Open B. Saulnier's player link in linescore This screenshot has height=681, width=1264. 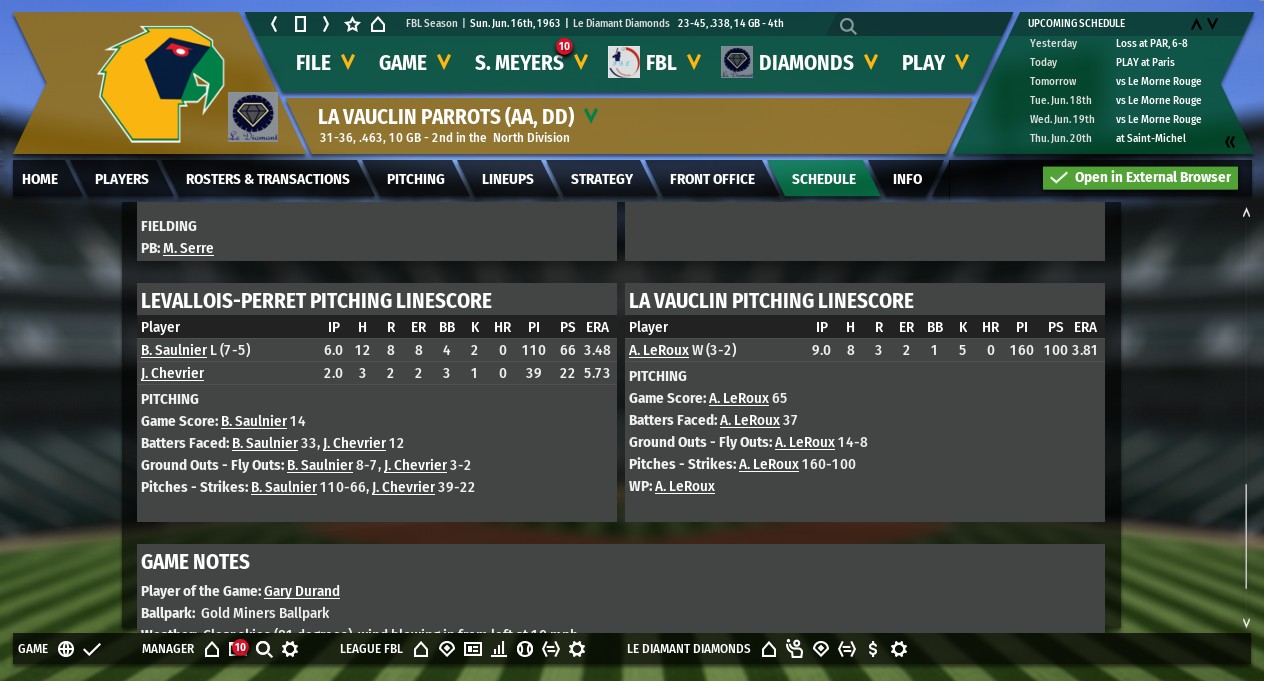coord(174,350)
